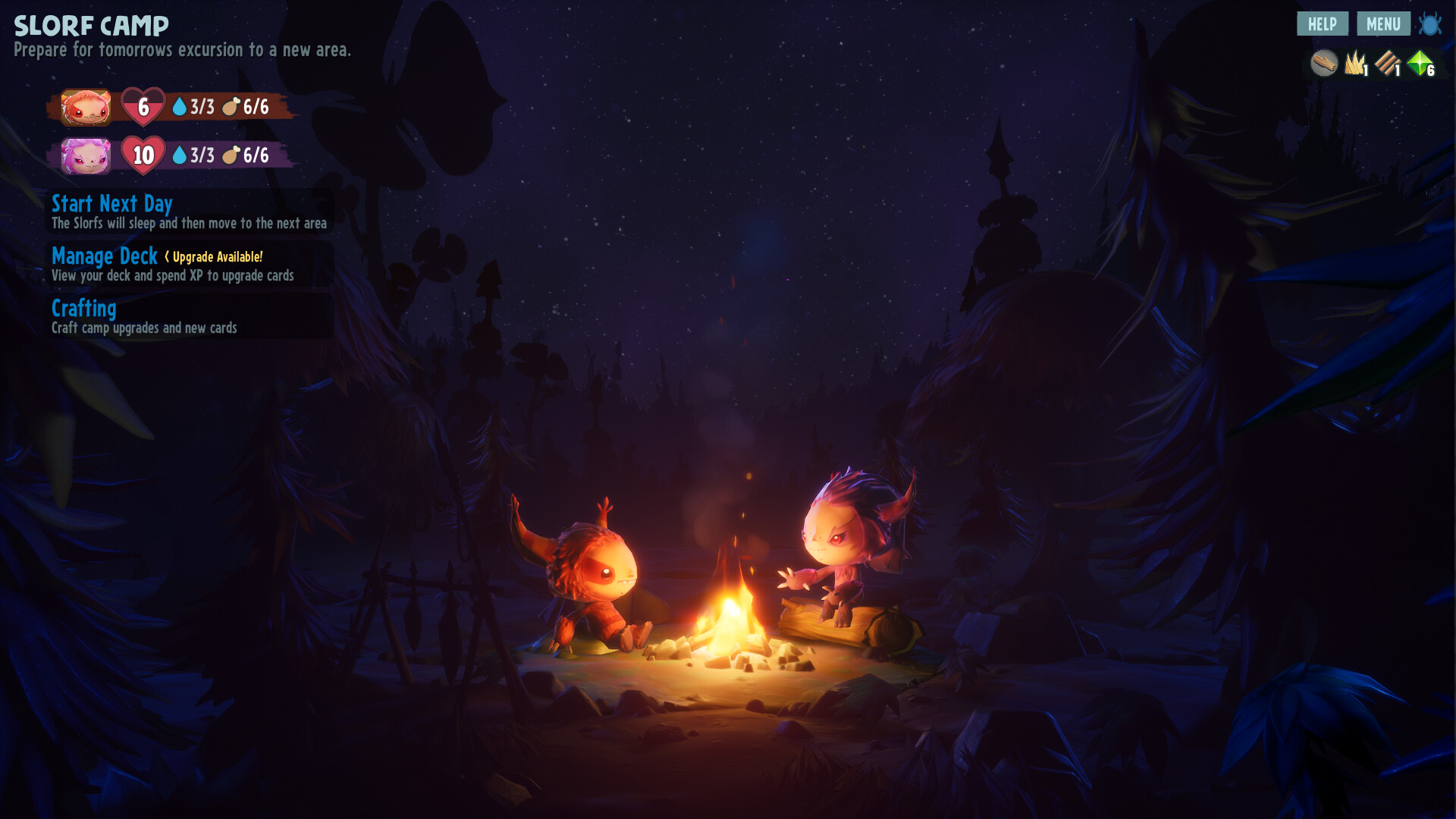Click the wood log resource icon

pyautogui.click(x=1324, y=63)
